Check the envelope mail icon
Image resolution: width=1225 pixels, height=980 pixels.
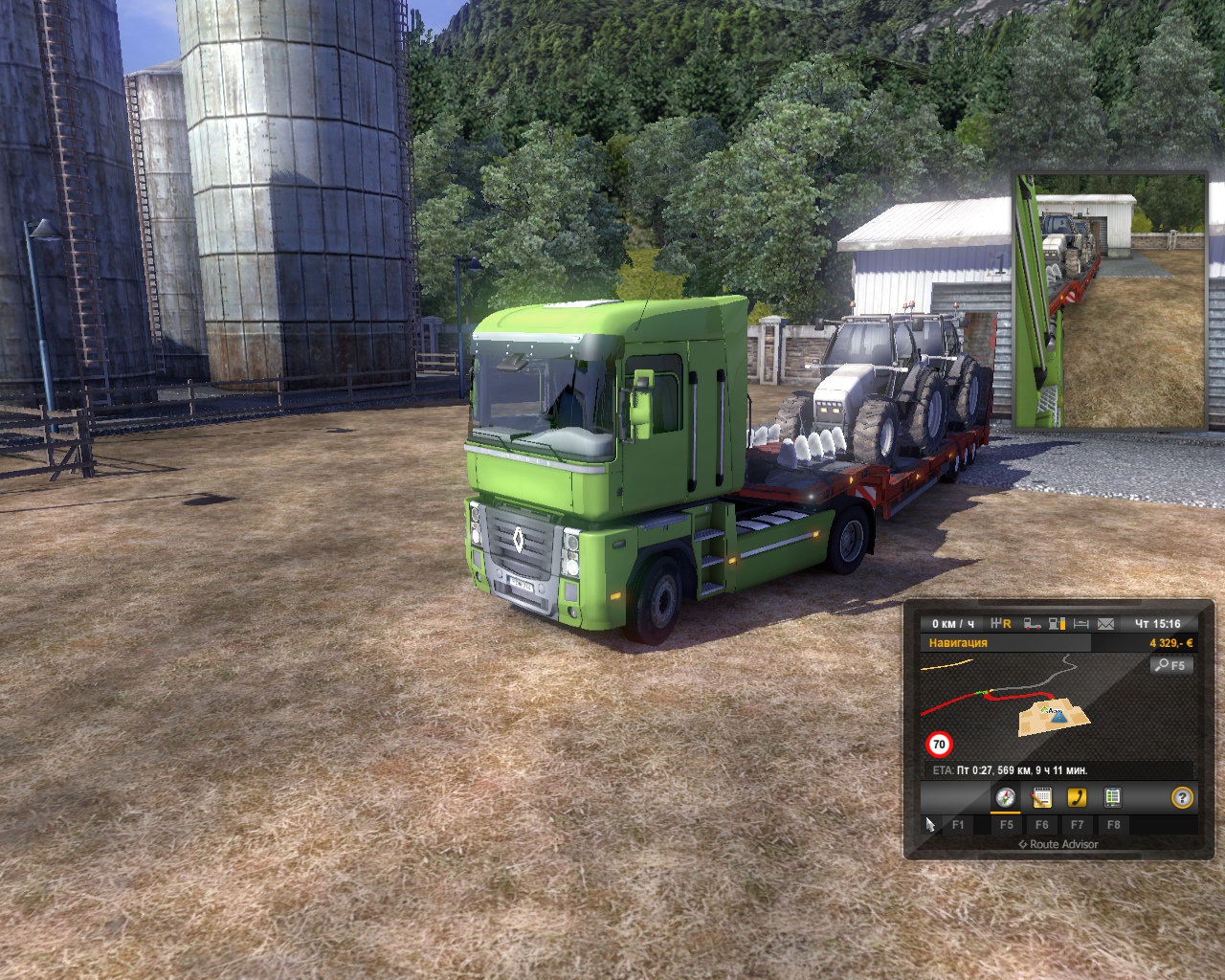point(1106,624)
